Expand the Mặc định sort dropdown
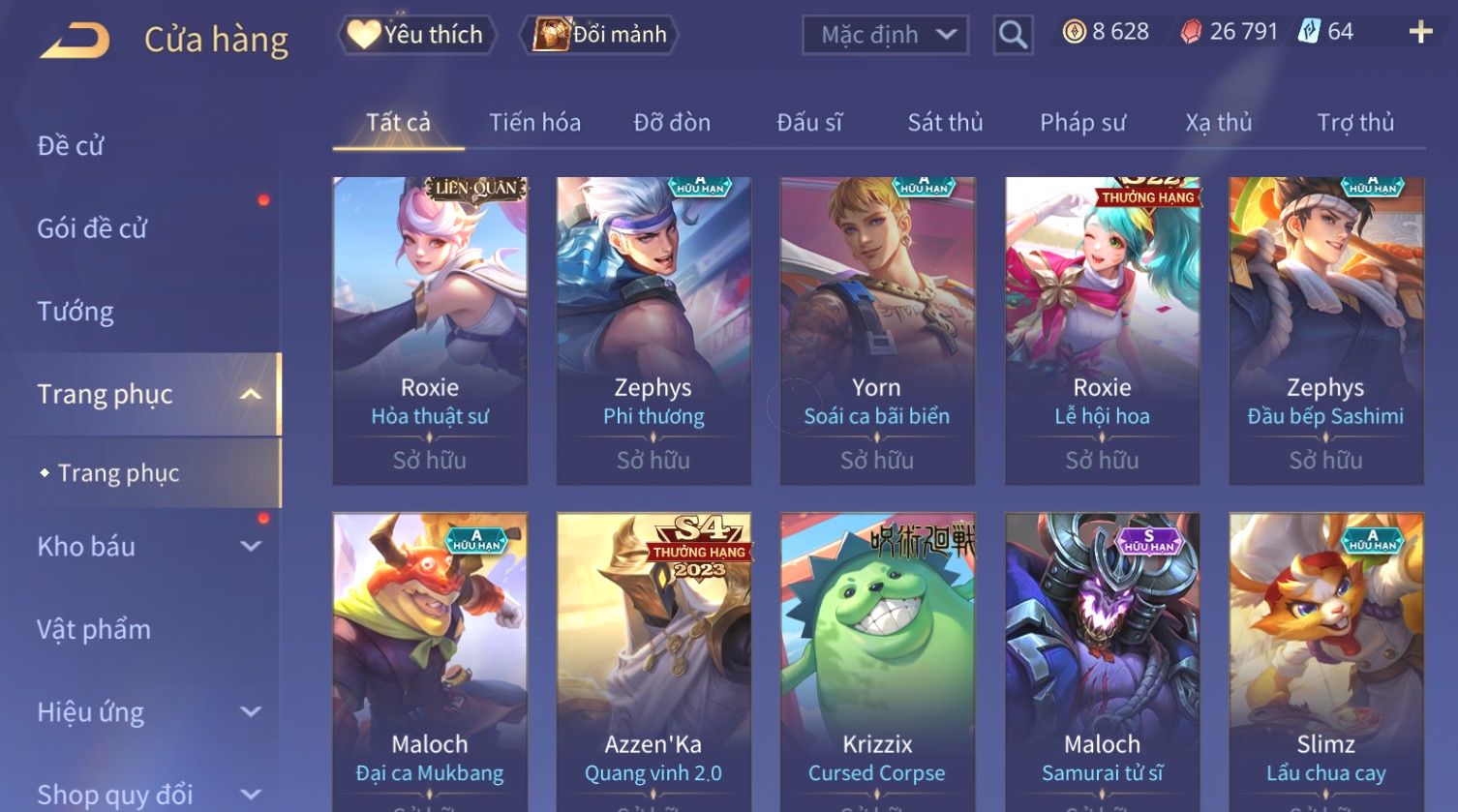The height and width of the screenshot is (812, 1458). pyautogui.click(x=885, y=35)
